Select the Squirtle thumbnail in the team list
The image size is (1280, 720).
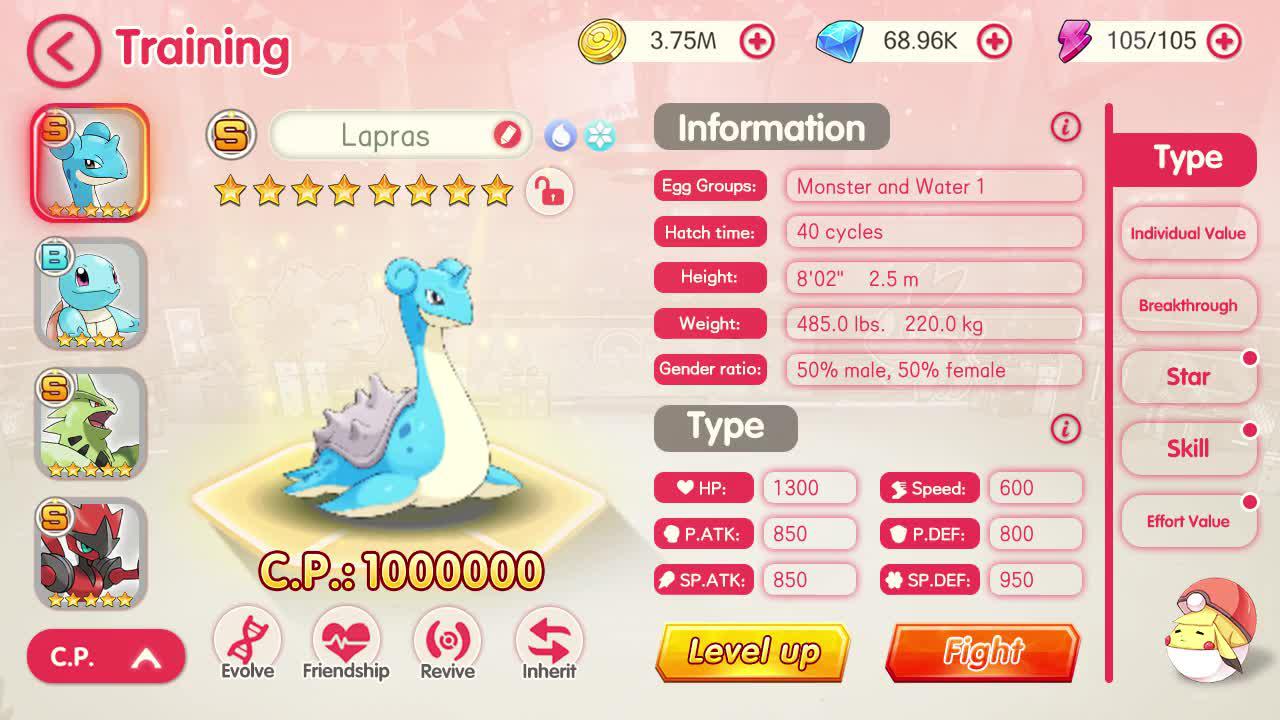[90, 293]
